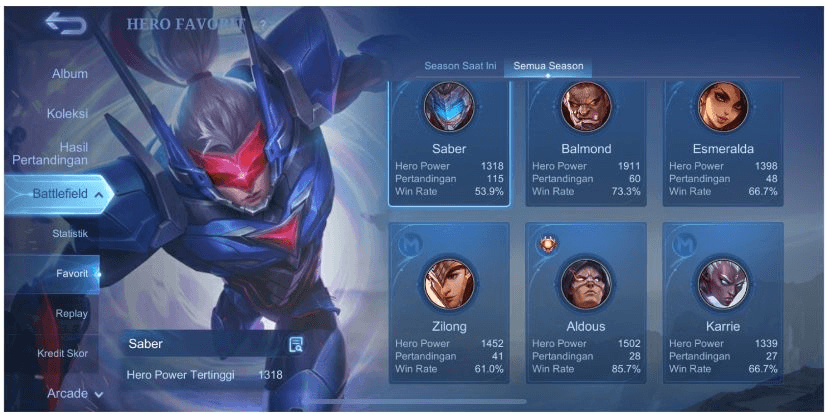Open the Koleksi menu entry
Screen dimensions: 828x414
click(67, 113)
